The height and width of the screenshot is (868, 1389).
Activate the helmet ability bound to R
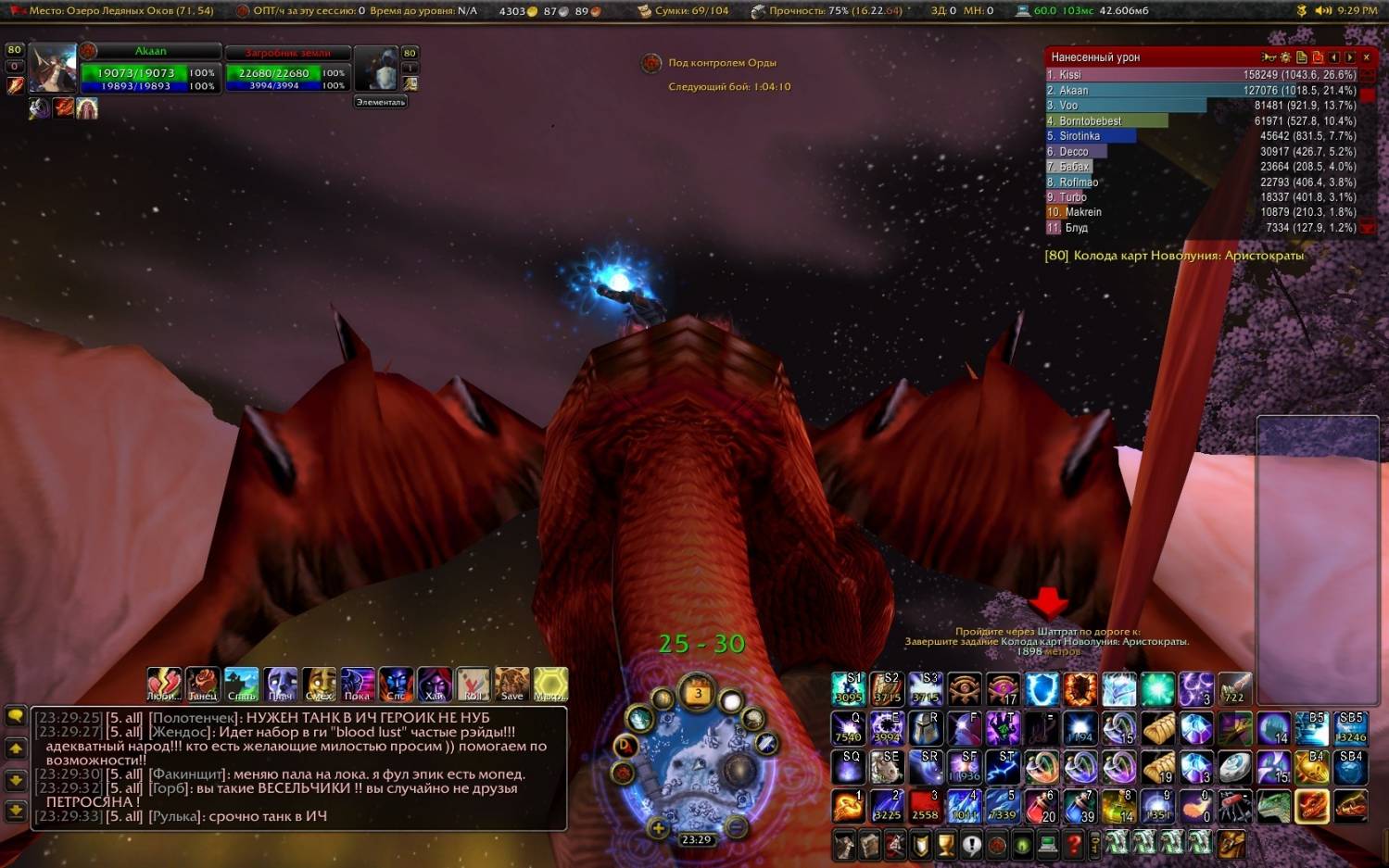[926, 728]
